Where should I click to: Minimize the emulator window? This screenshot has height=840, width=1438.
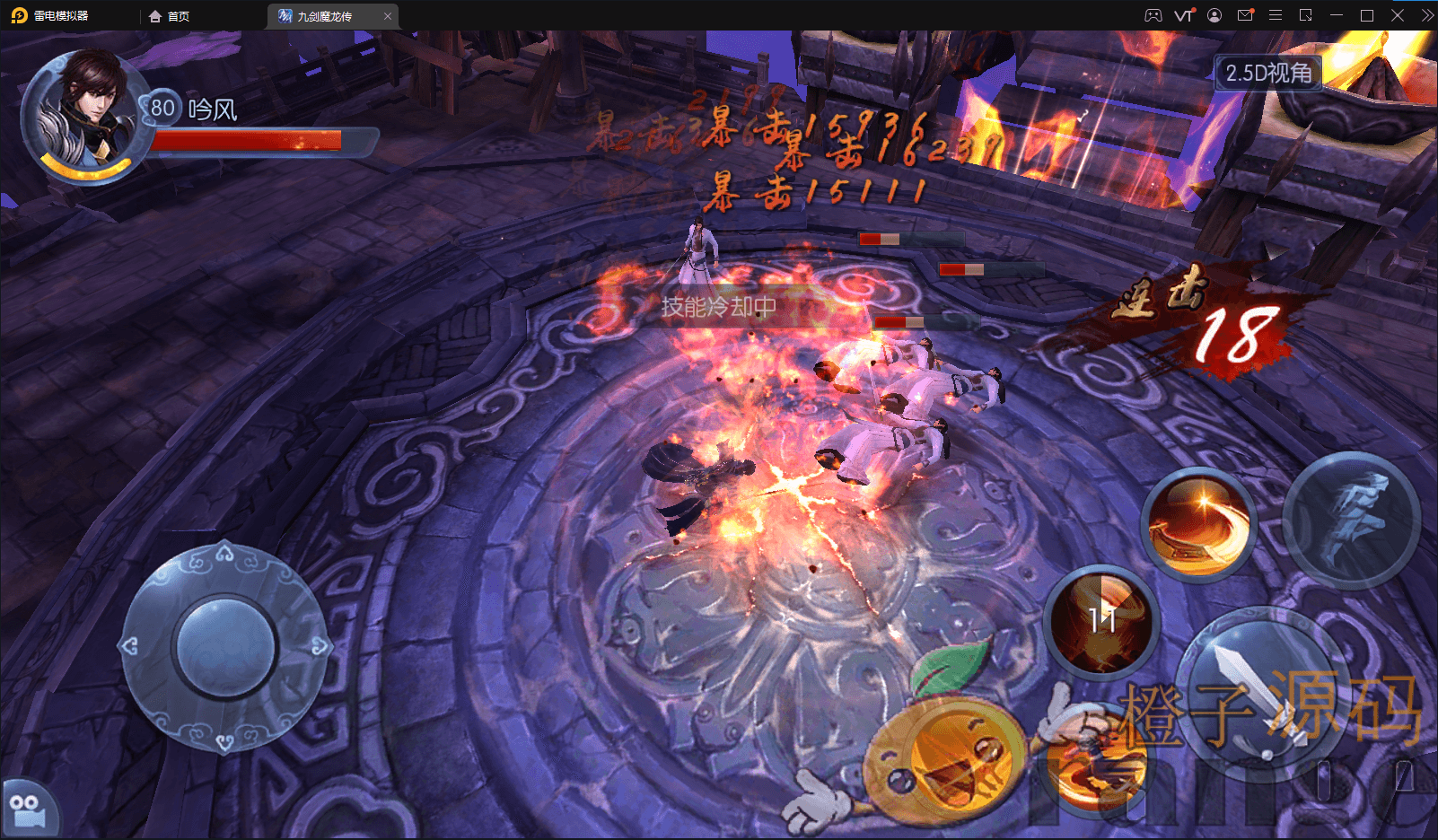pyautogui.click(x=1336, y=15)
